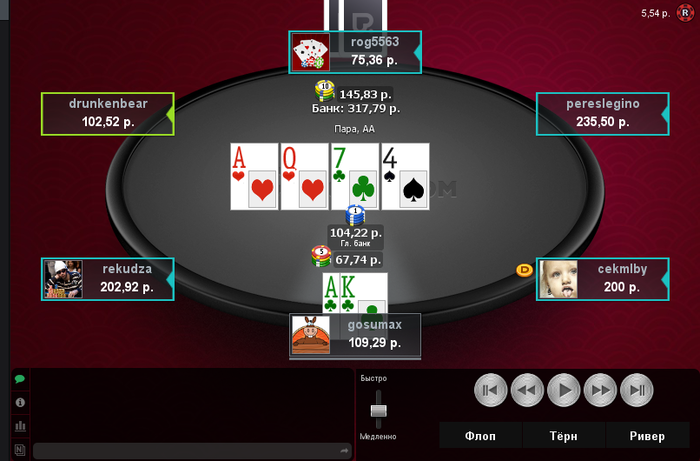Jump to the Ривер street
The height and width of the screenshot is (461, 700).
[647, 435]
